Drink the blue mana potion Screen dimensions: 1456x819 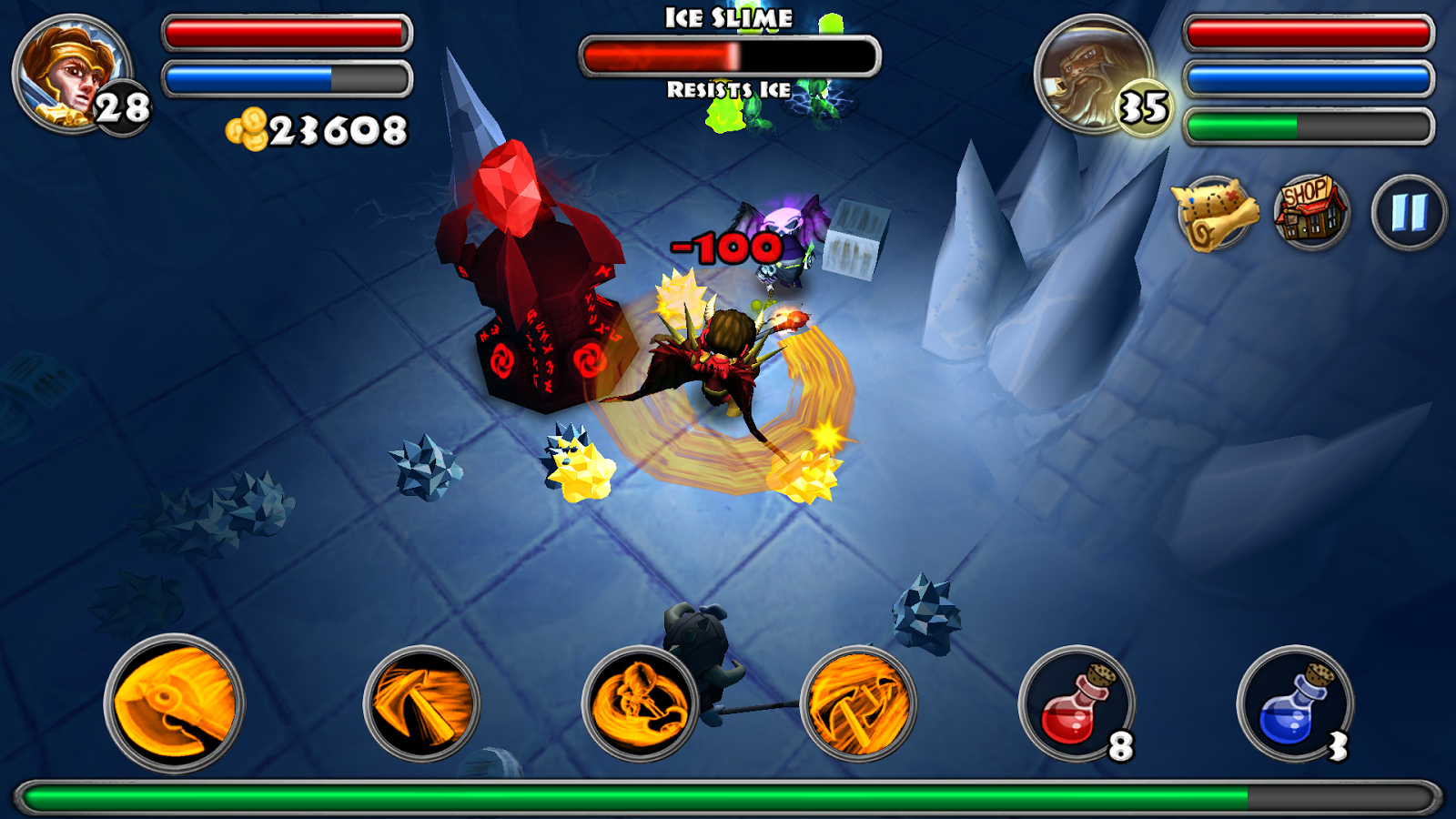pyautogui.click(x=1294, y=703)
